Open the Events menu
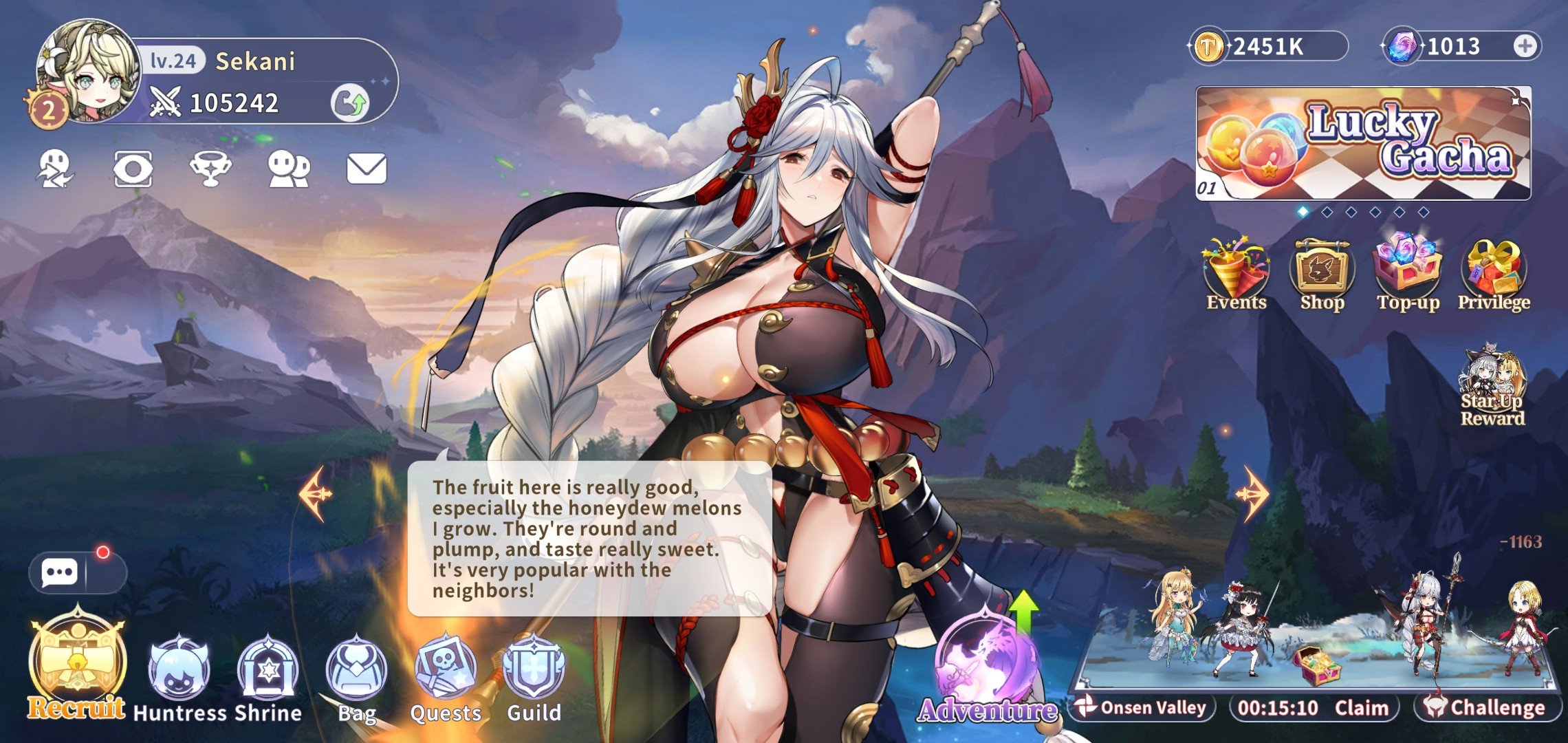The width and height of the screenshot is (1568, 743). pos(1236,276)
